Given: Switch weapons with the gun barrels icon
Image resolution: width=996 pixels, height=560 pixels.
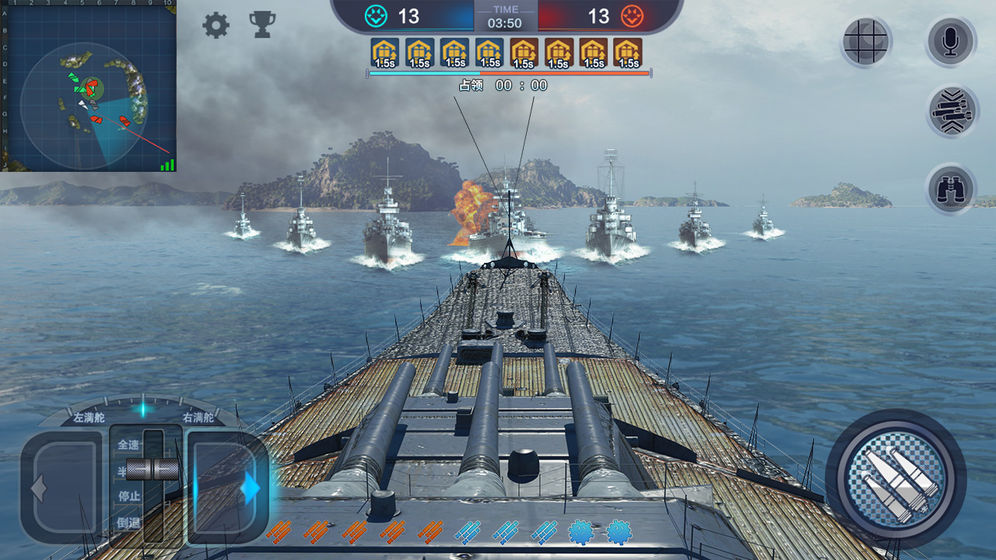Looking at the screenshot, I should (951, 111).
